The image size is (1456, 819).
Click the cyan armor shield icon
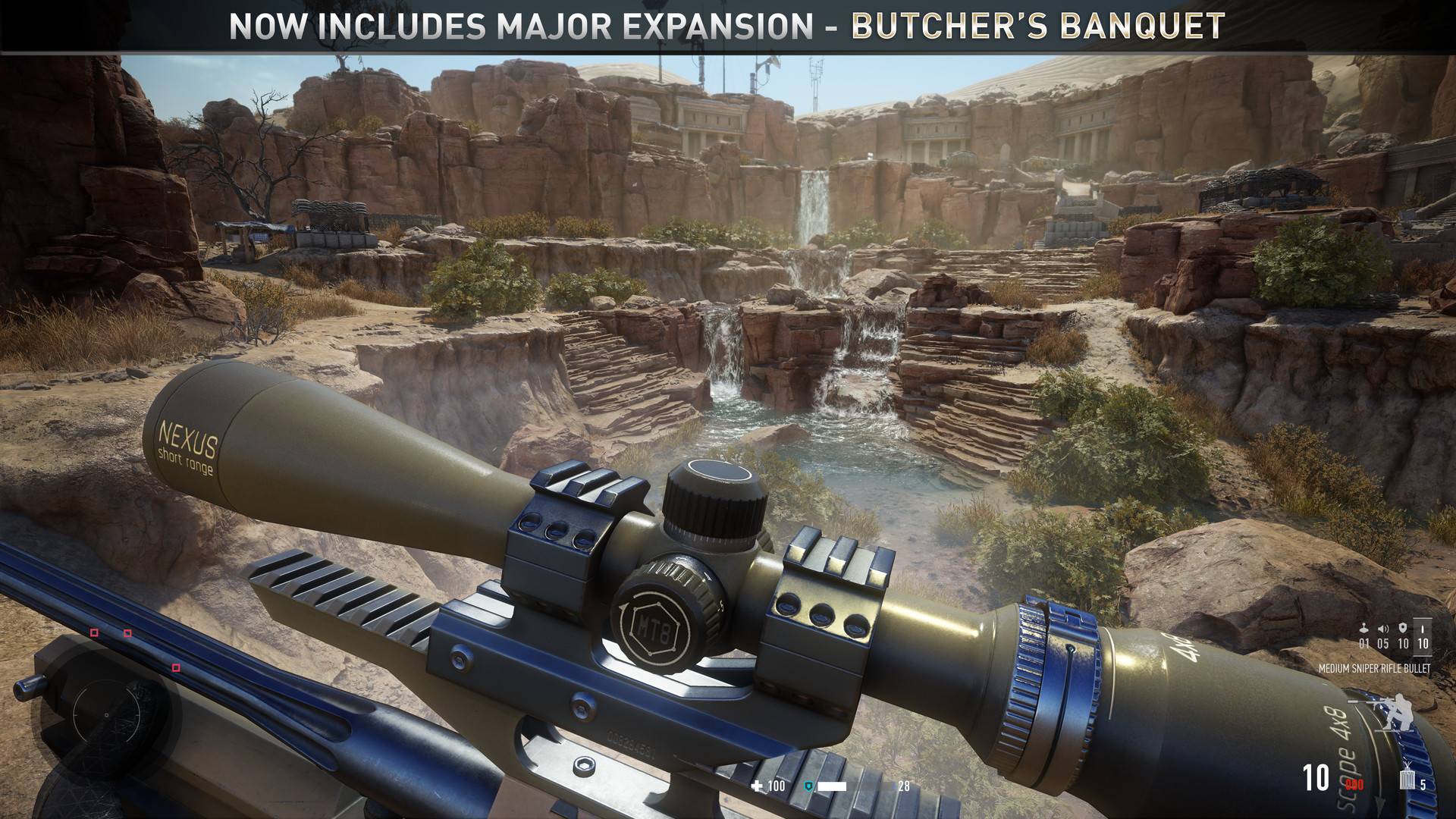(x=808, y=786)
